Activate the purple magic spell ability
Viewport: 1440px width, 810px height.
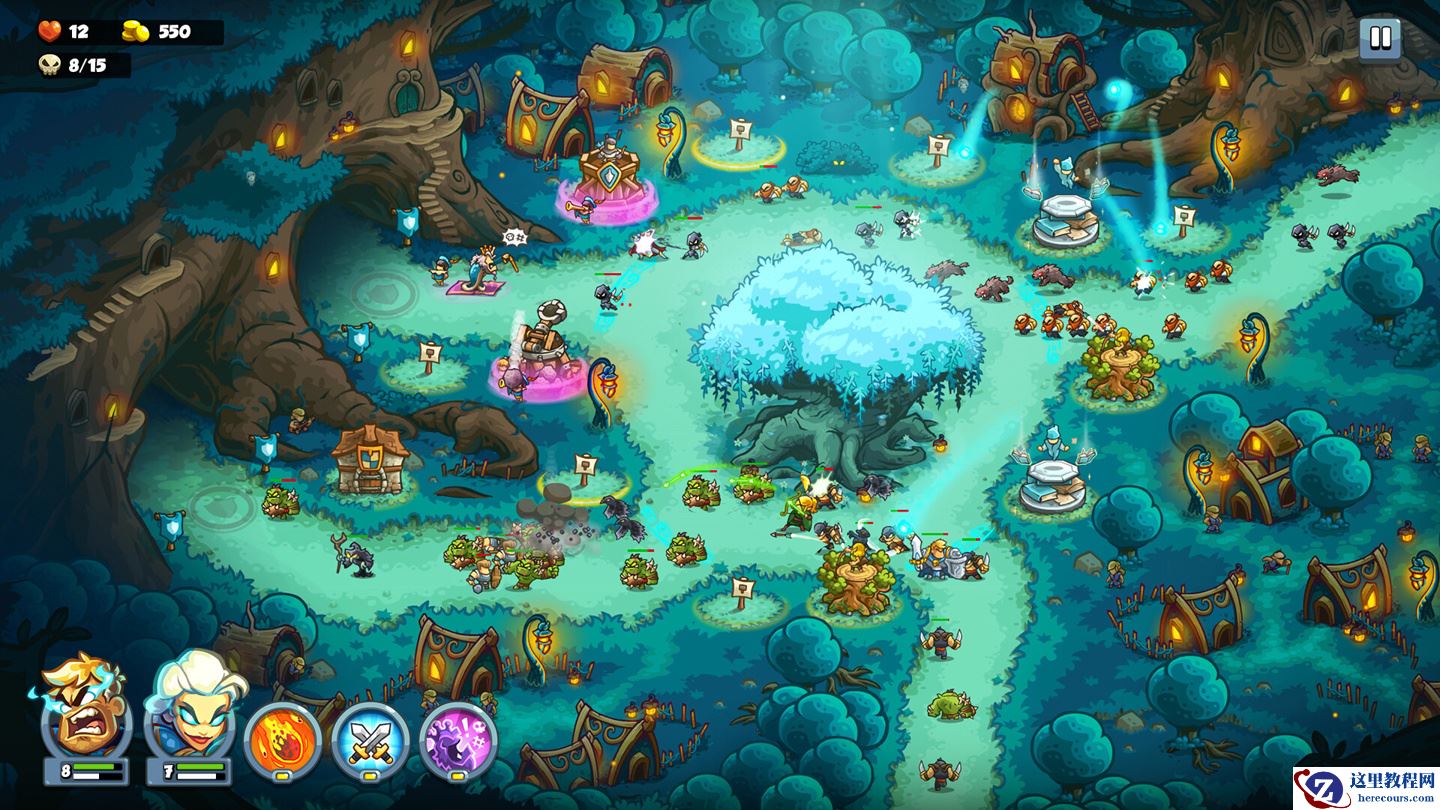pyautogui.click(x=458, y=741)
